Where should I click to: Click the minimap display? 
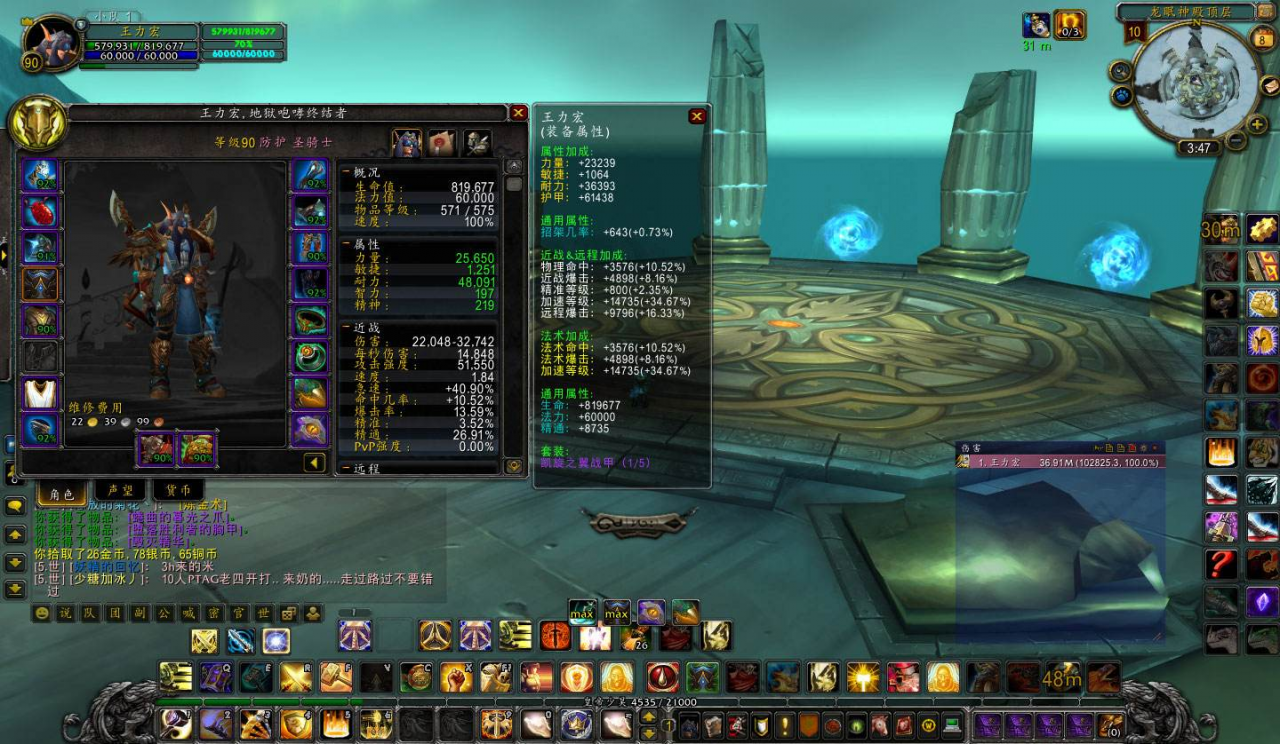point(1197,78)
